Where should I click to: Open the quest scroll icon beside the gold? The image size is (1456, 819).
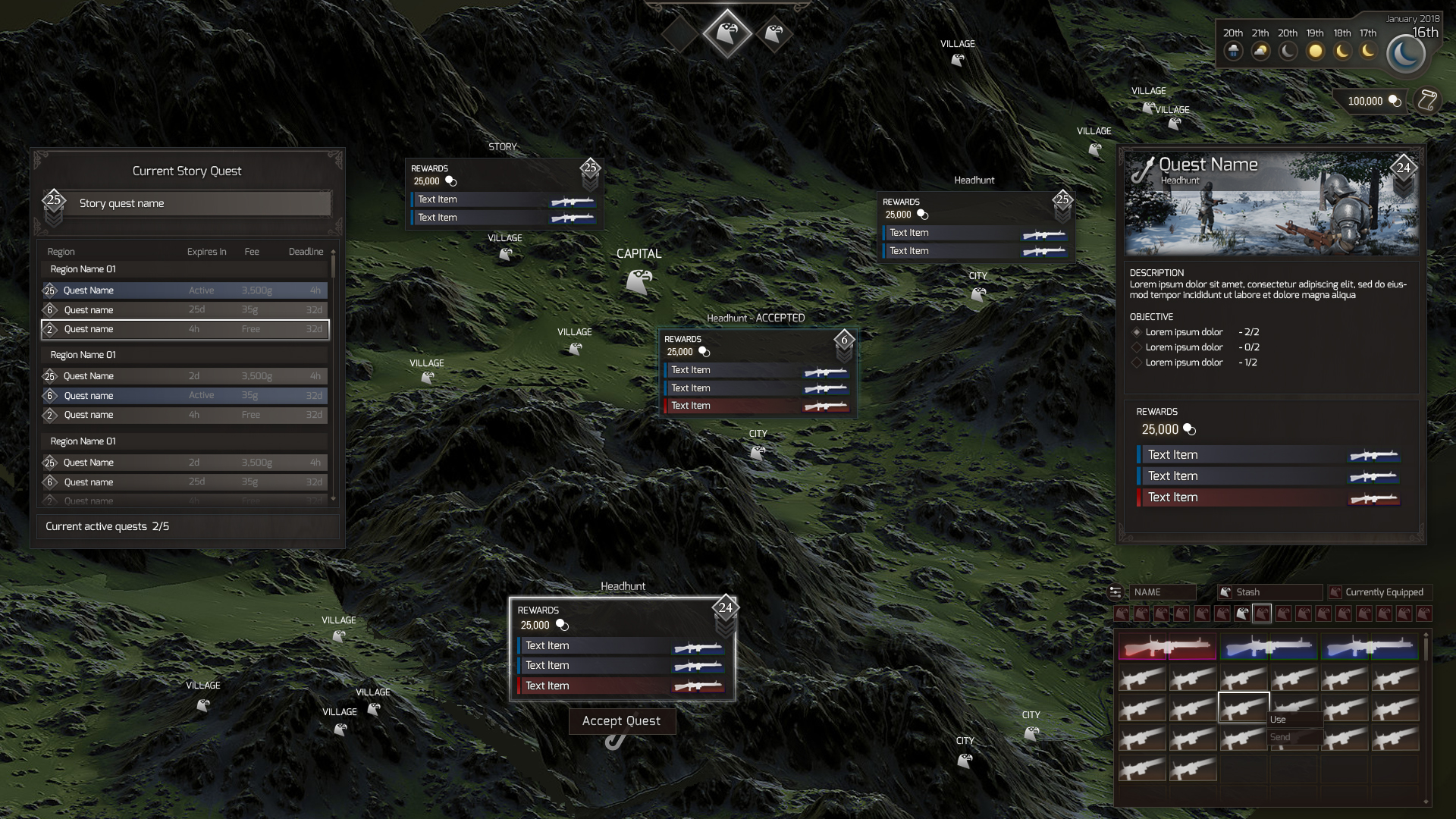(1427, 101)
